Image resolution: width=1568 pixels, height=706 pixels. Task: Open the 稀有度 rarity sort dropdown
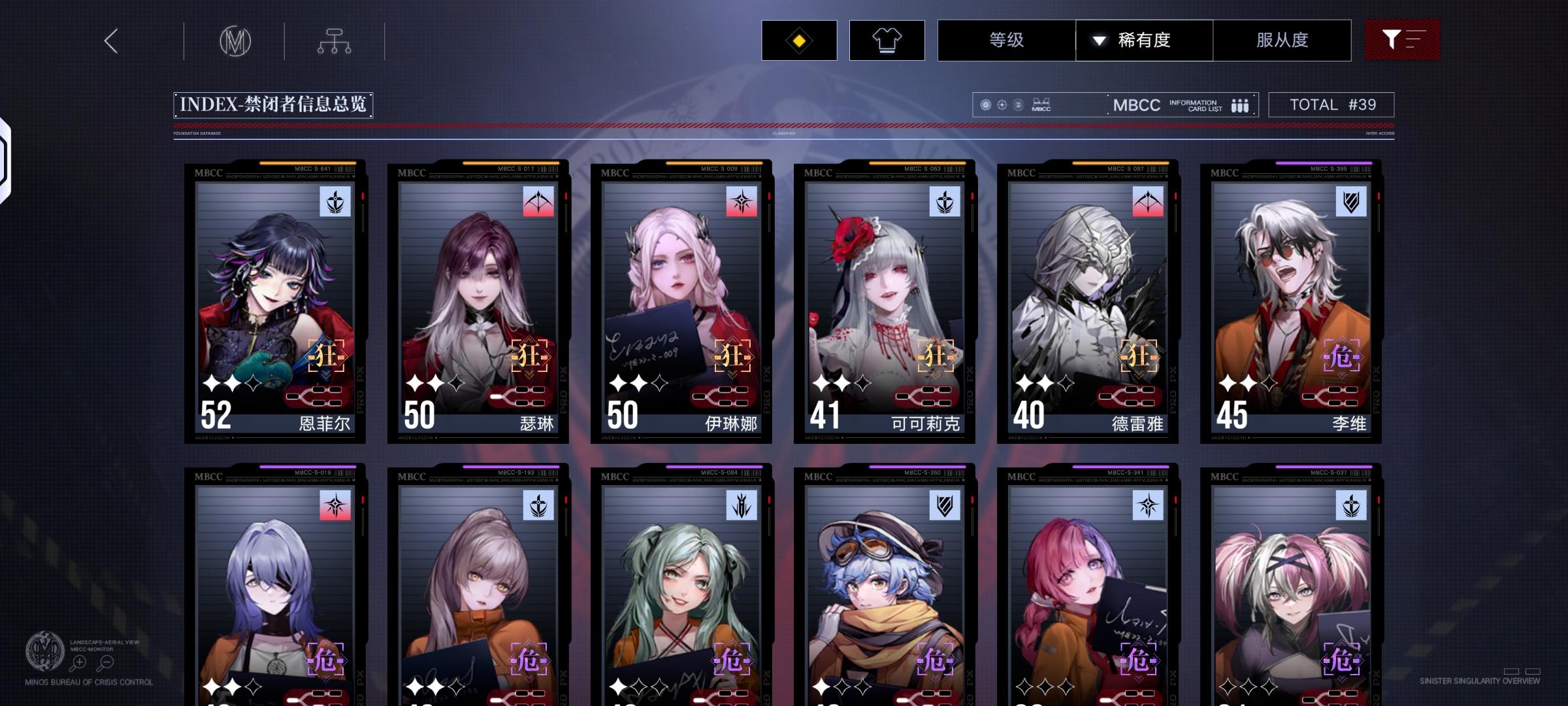[x=1145, y=40]
